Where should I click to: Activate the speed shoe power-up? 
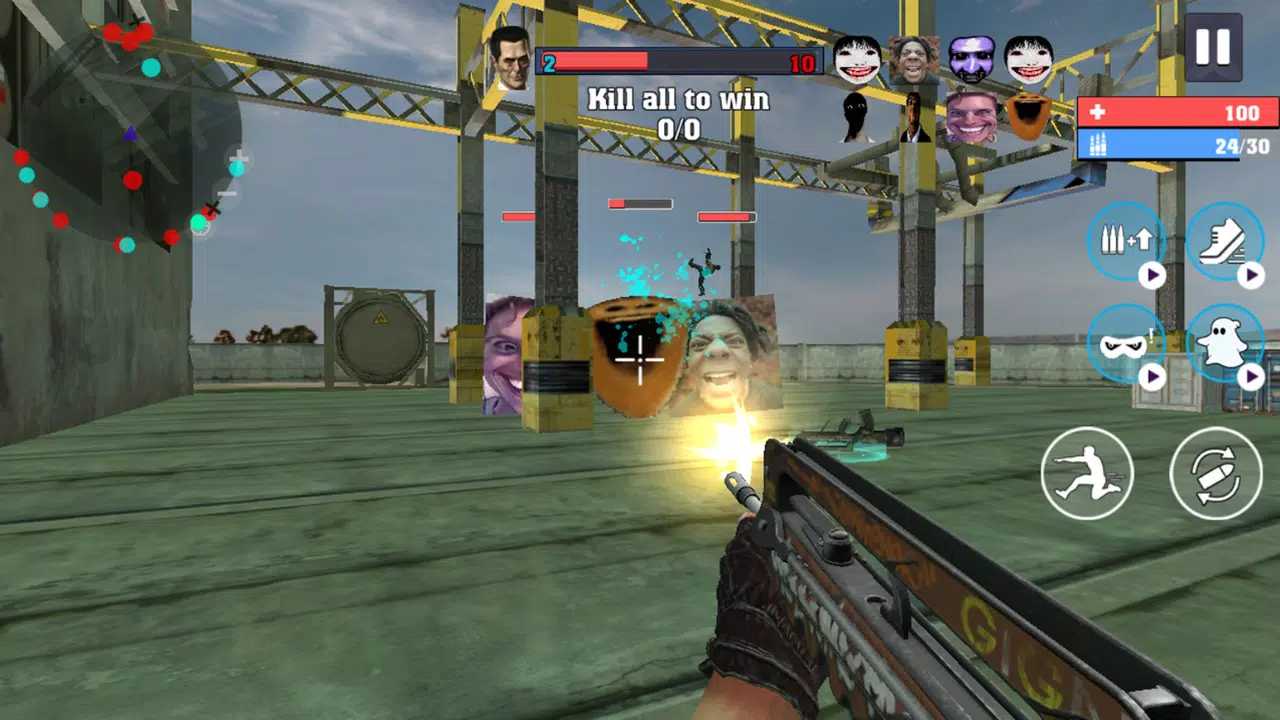click(x=1224, y=242)
